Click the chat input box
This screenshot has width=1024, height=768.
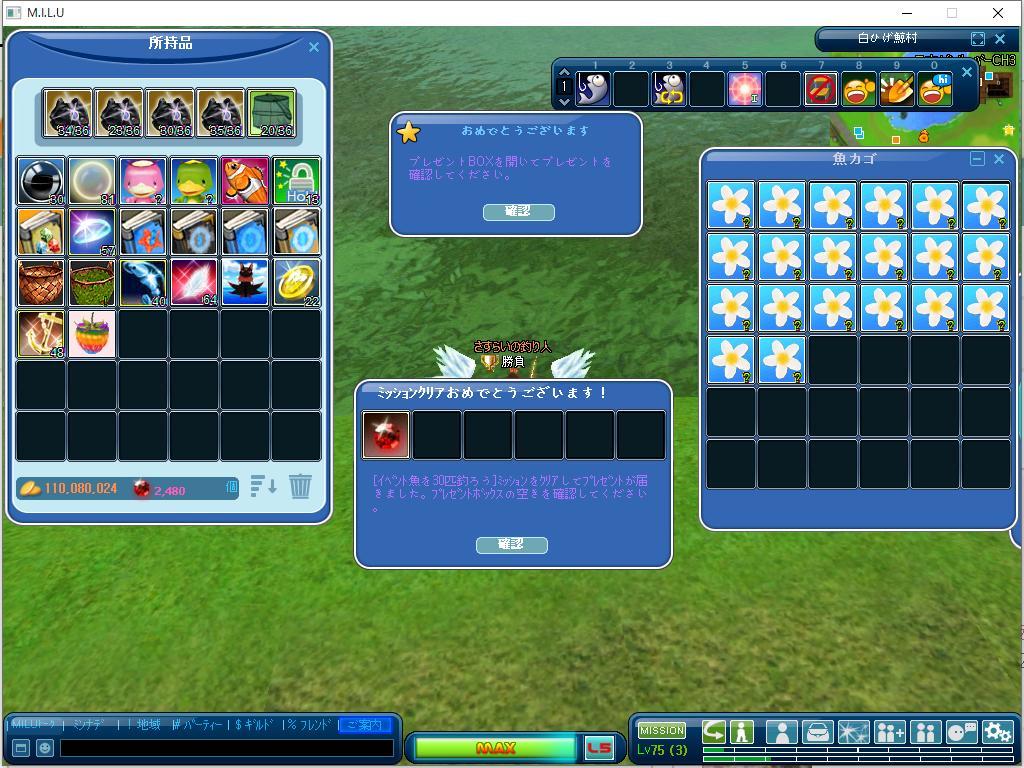coord(226,747)
